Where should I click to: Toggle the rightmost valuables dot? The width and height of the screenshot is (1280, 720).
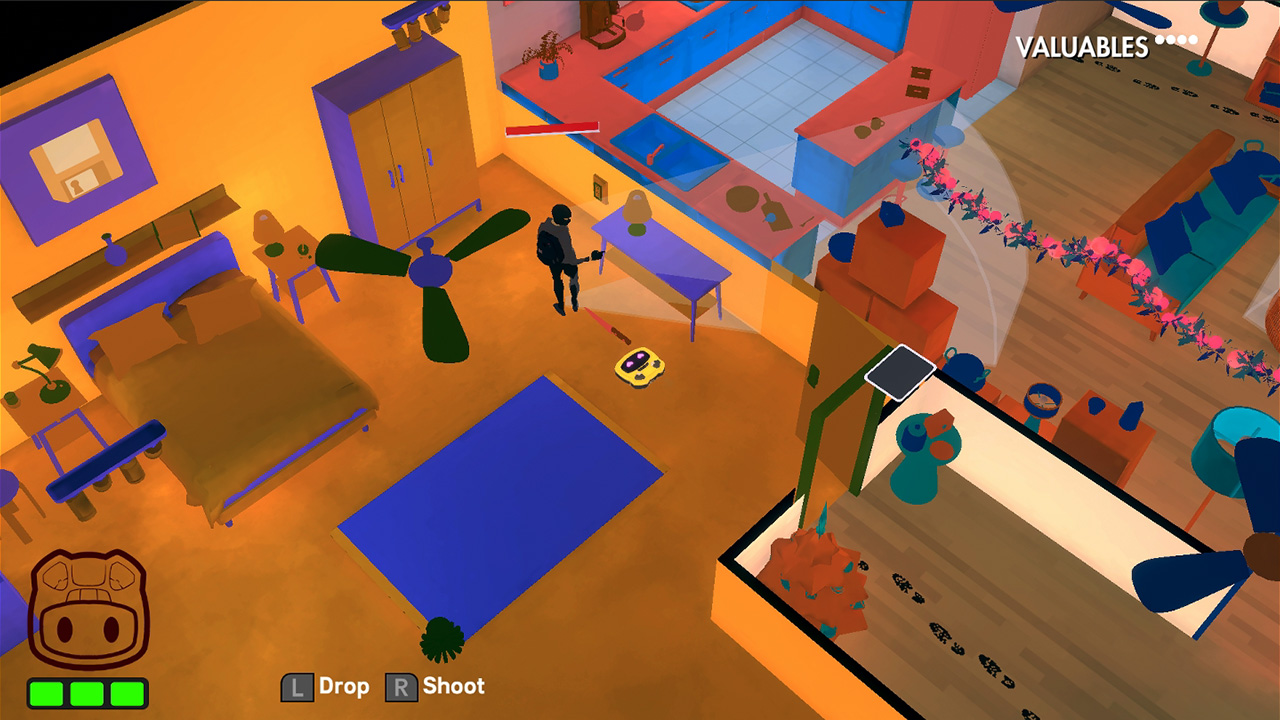[1192, 40]
